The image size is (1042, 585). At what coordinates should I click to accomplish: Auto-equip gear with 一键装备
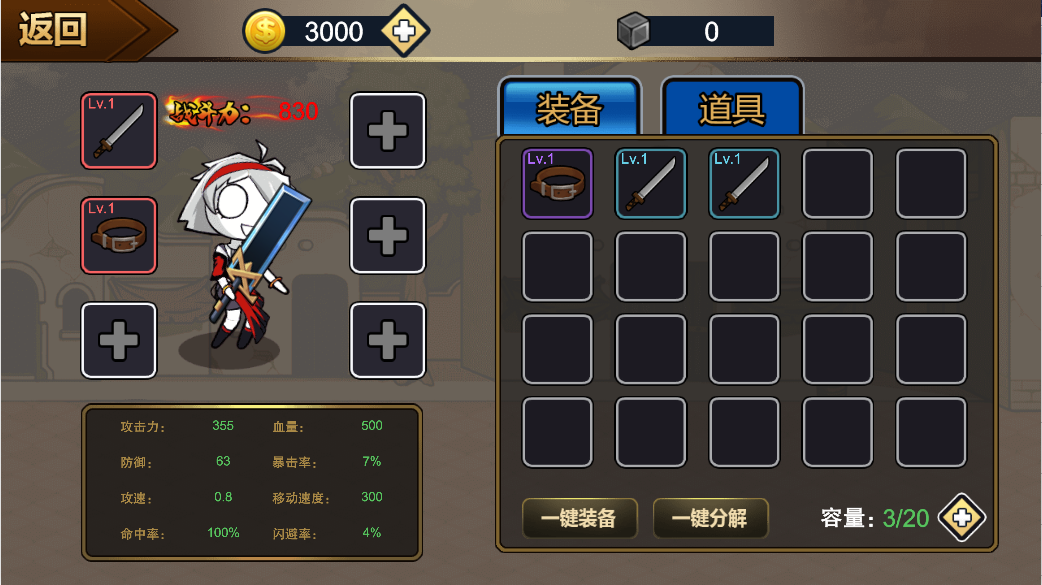pos(579,518)
